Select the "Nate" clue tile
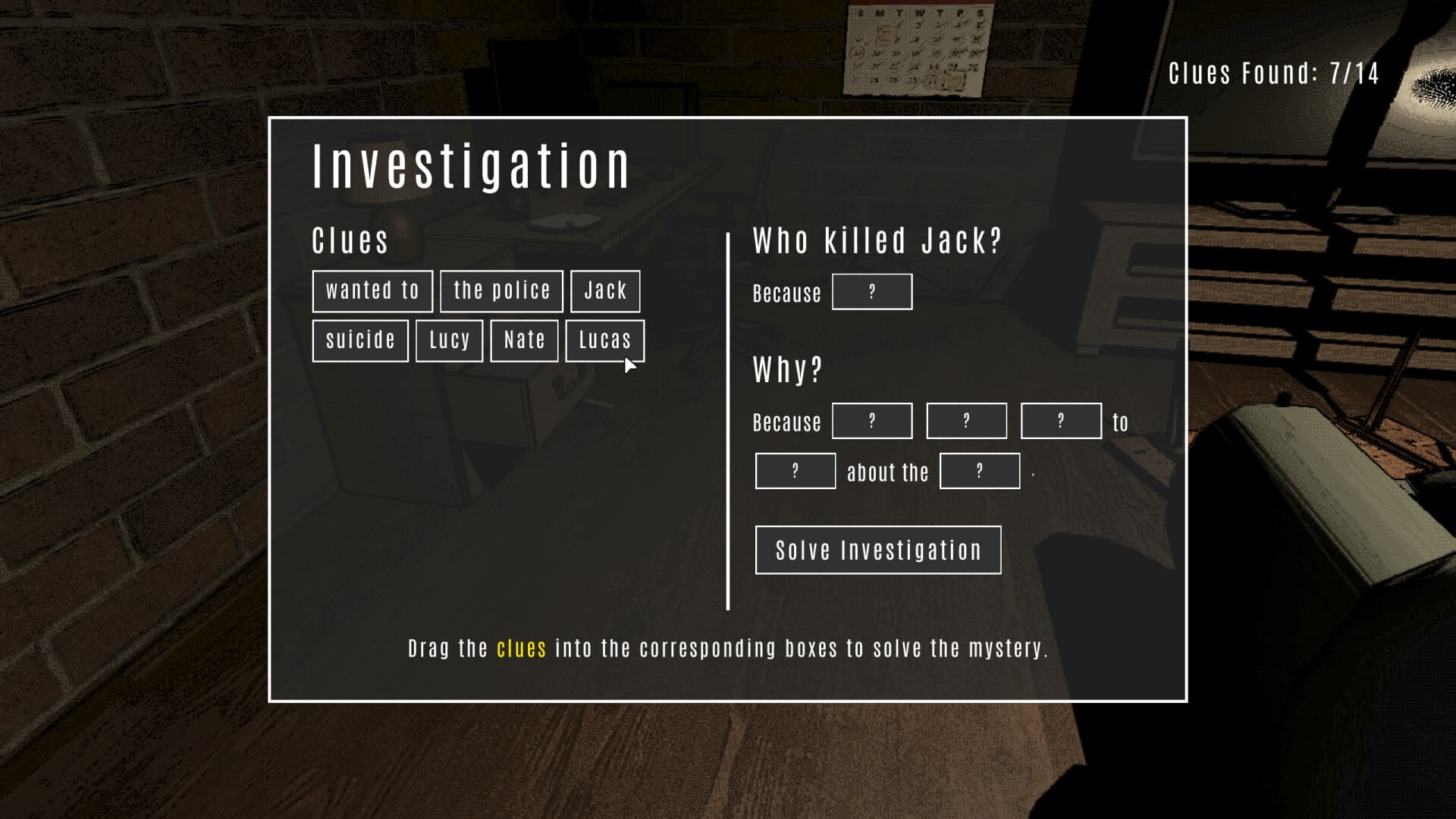This screenshot has height=819, width=1456. click(523, 340)
